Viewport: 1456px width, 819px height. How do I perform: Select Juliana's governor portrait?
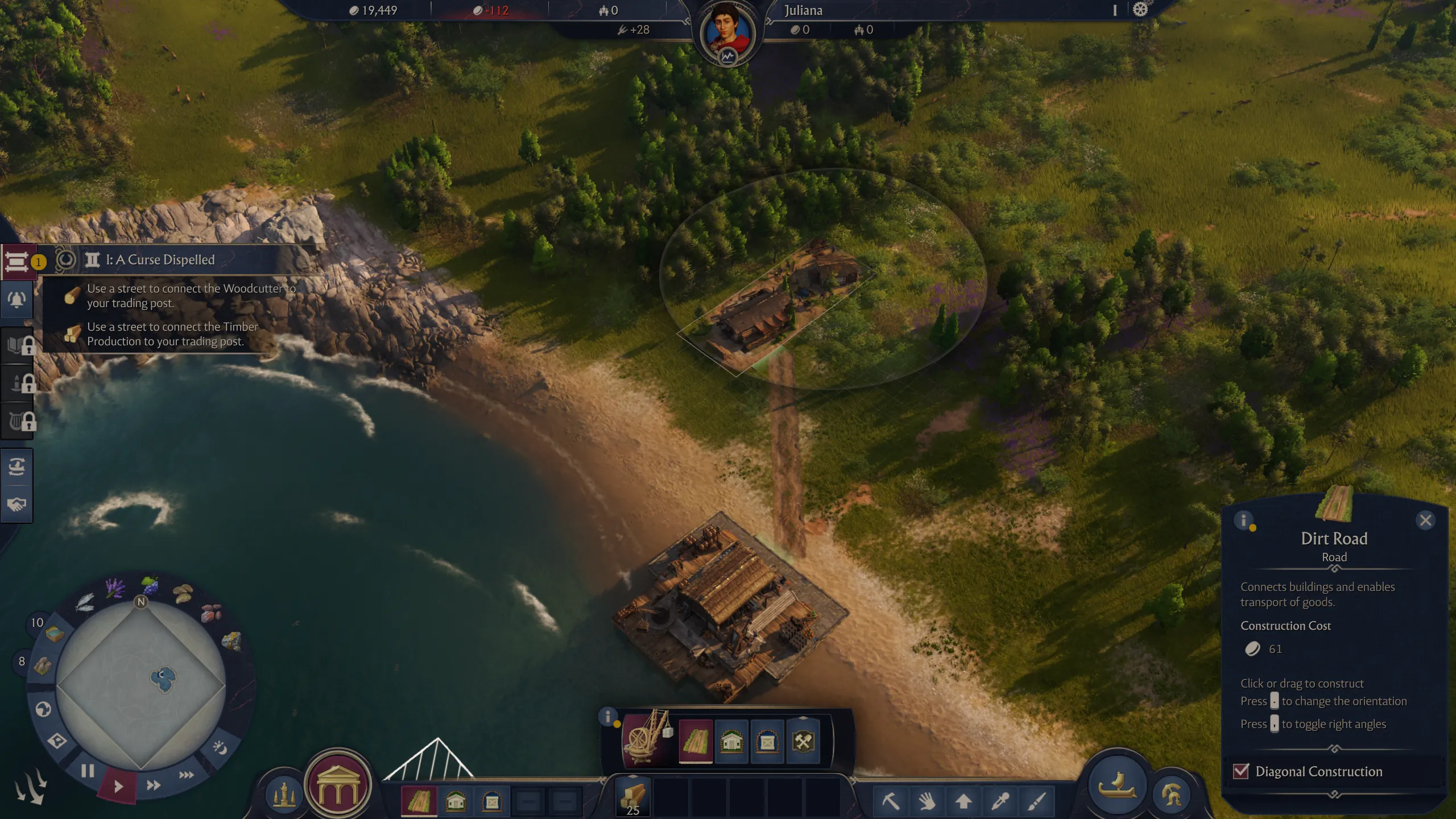727,34
